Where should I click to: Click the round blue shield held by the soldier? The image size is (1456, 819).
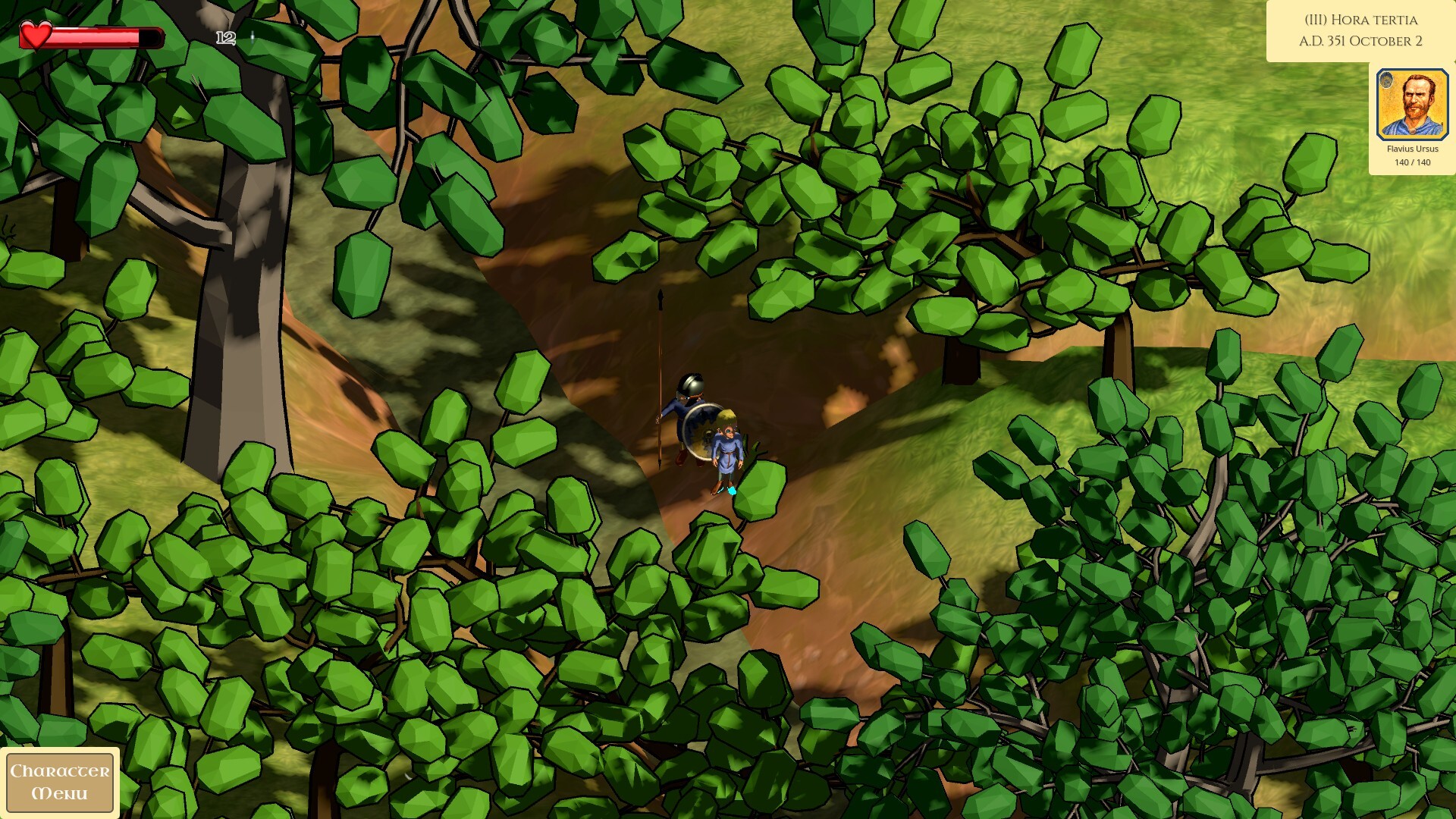[701, 430]
